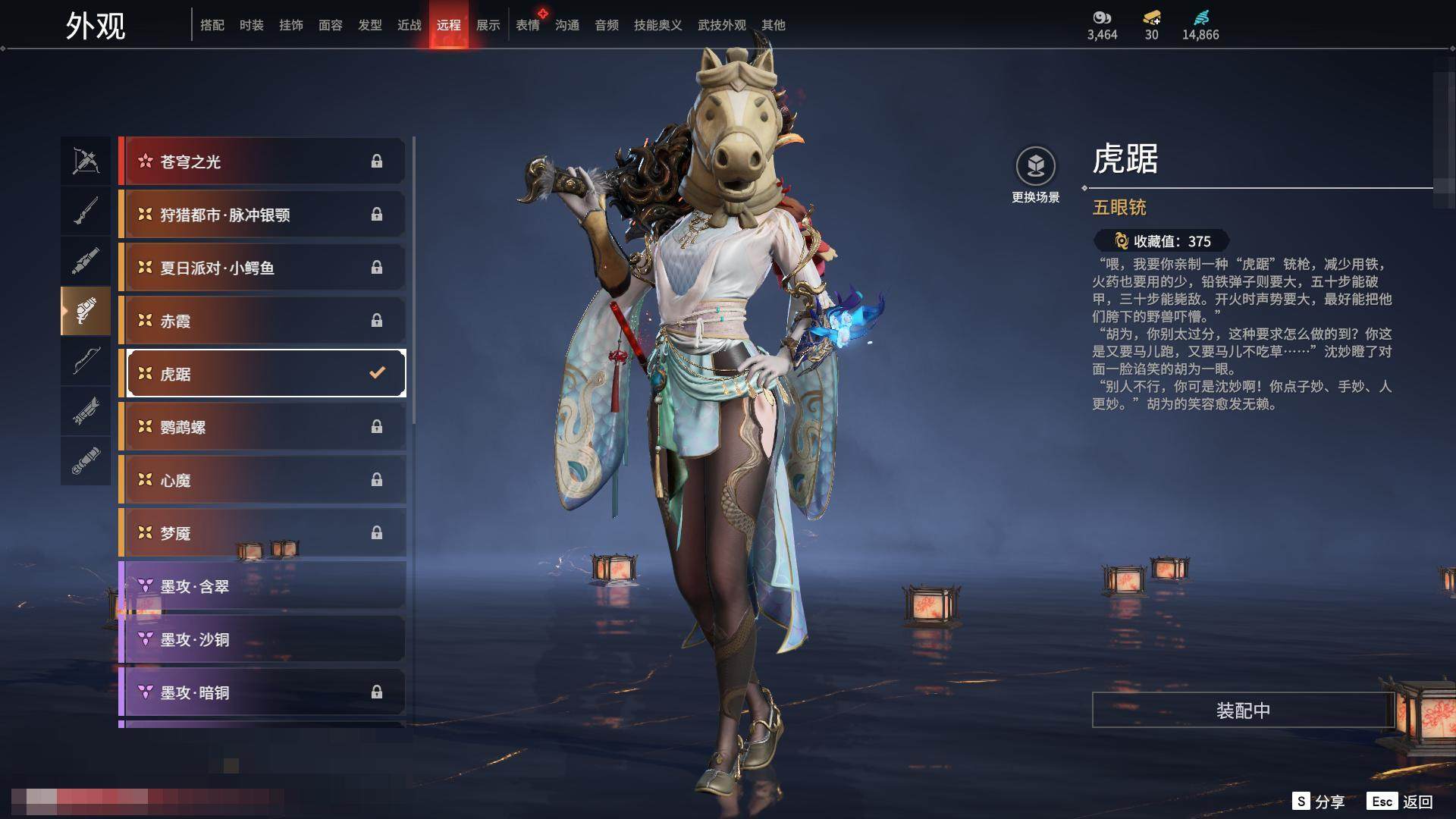Screen dimensions: 1456x819
Task: Select the 鹦鹉螺 skin
Action: [x=263, y=427]
